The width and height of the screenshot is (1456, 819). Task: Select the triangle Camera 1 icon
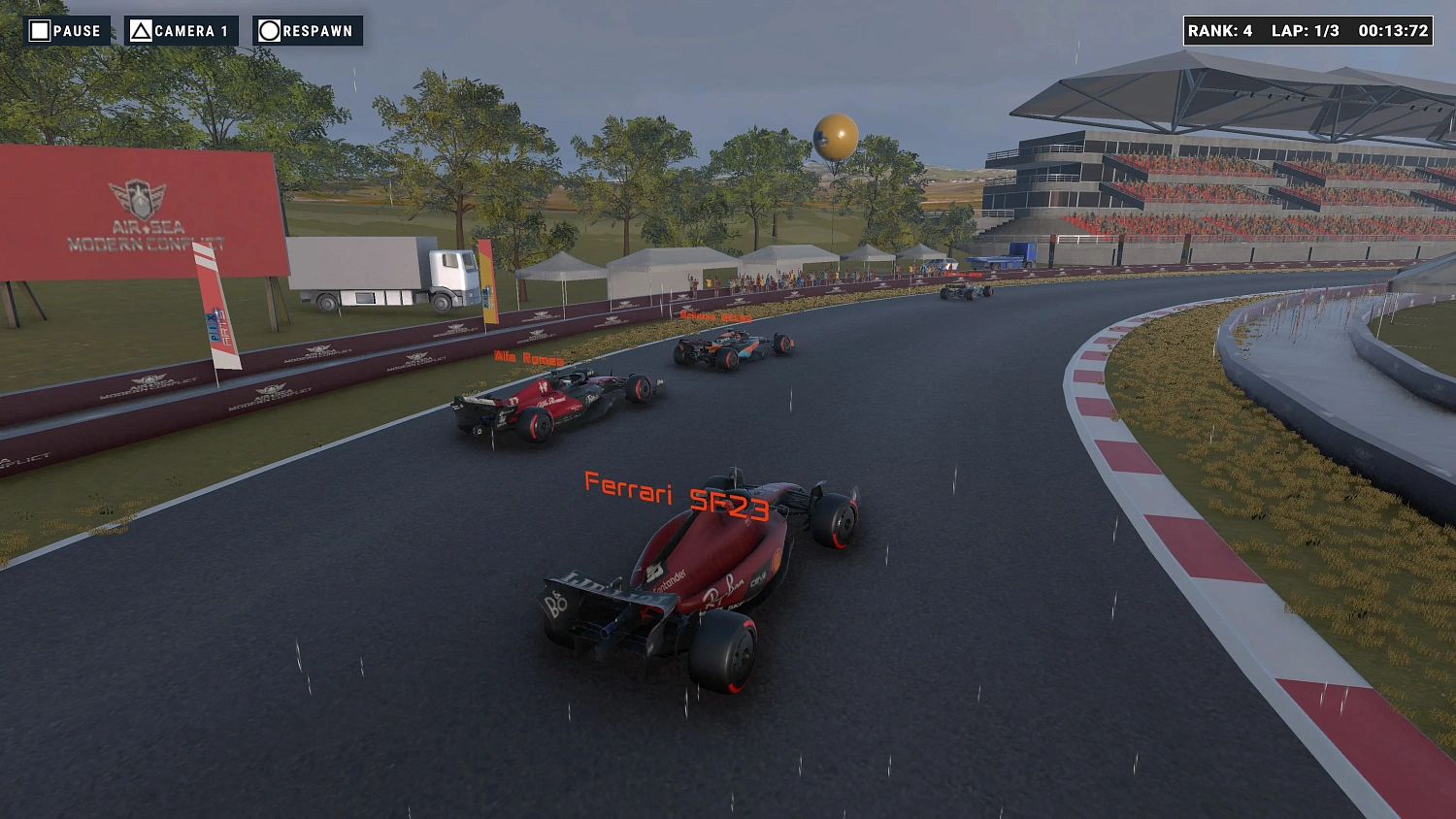(142, 30)
